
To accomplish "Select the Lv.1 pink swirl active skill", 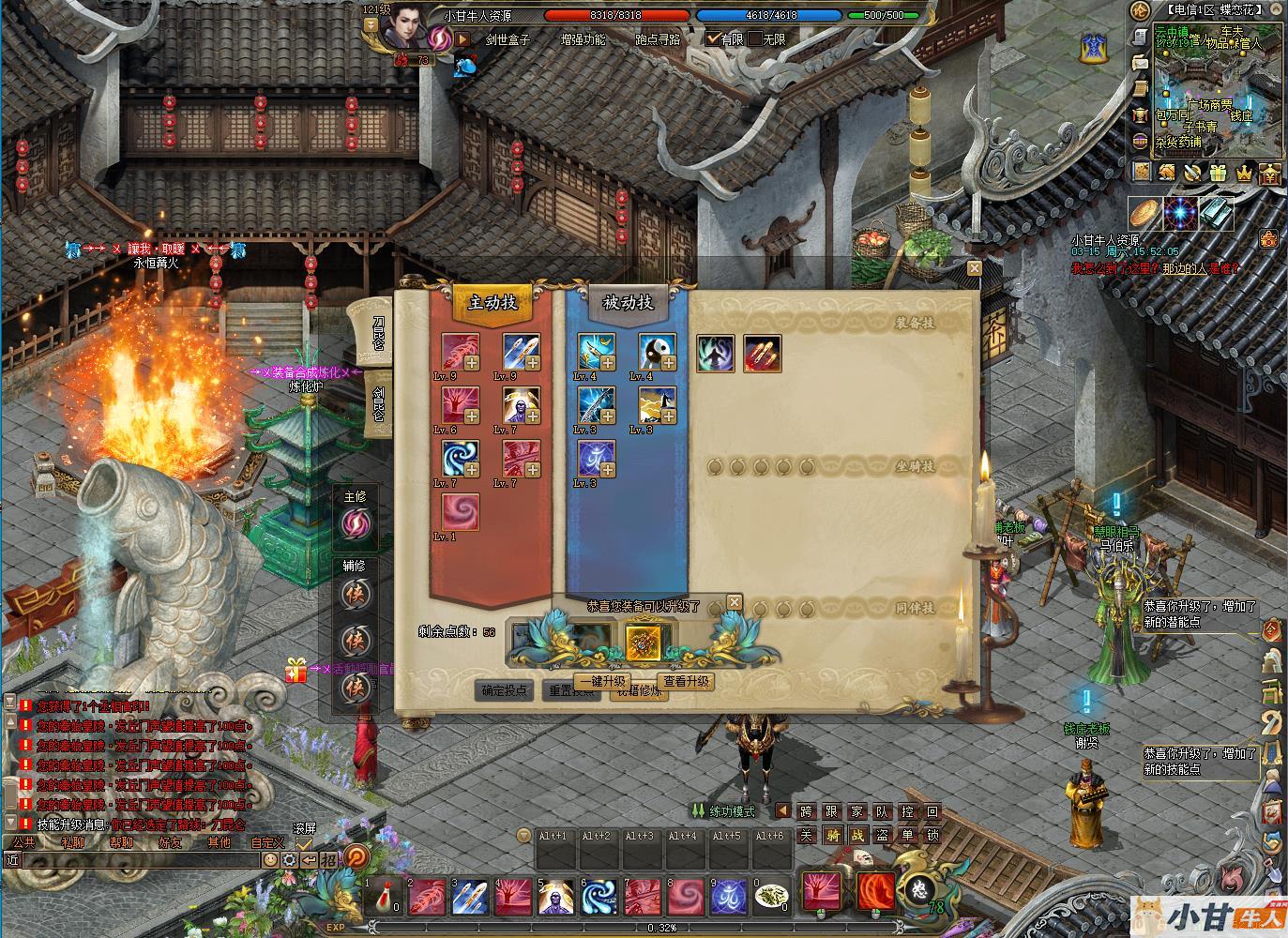I will coord(461,512).
